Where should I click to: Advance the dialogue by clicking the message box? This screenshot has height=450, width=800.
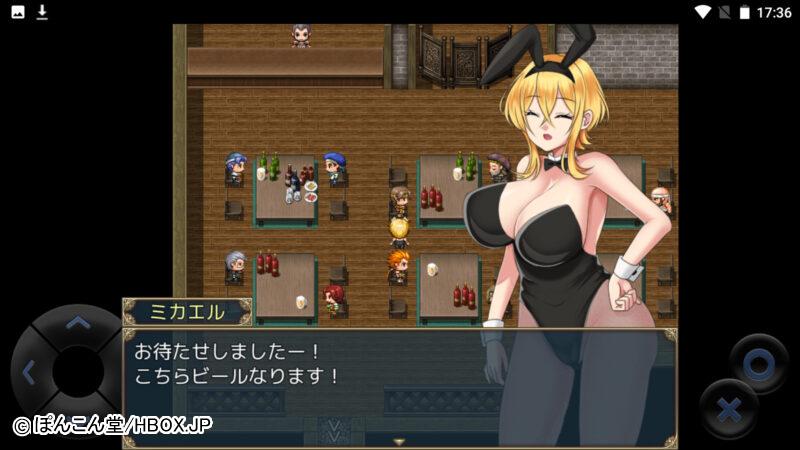tap(400, 385)
